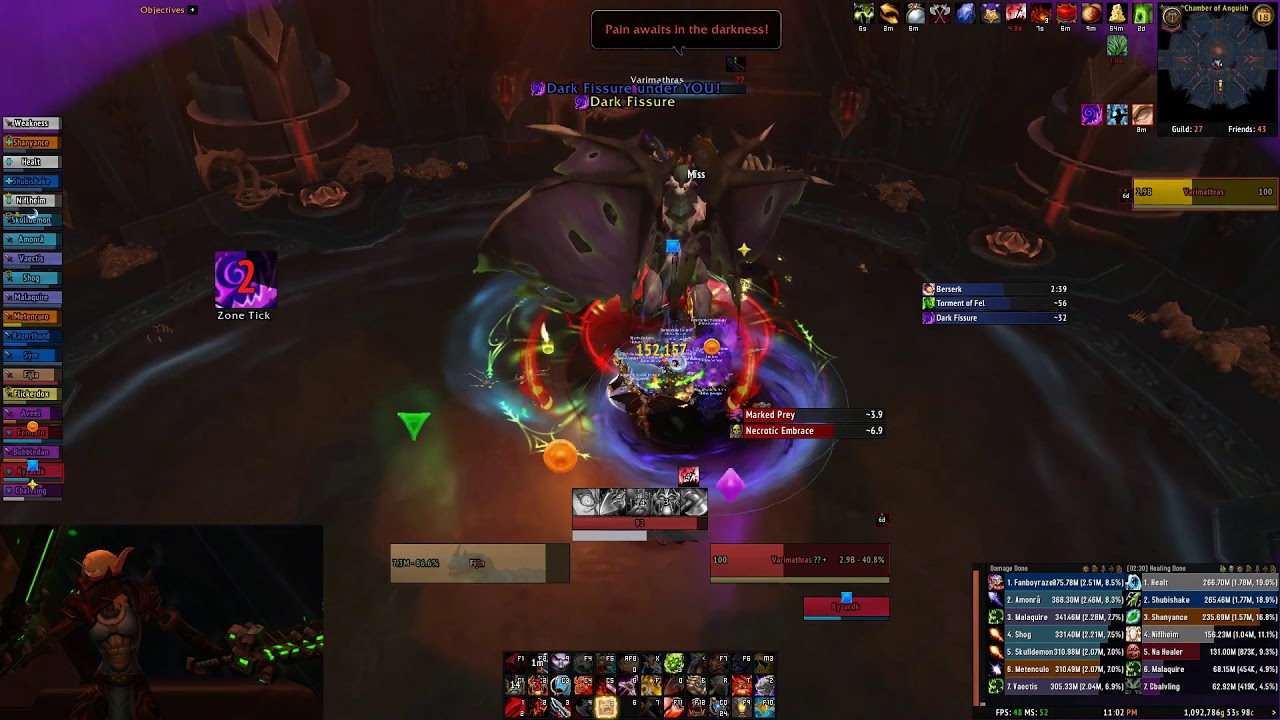1280x720 pixels.
Task: Choose Bubbledan in the raid list
Action: pyautogui.click(x=31, y=452)
